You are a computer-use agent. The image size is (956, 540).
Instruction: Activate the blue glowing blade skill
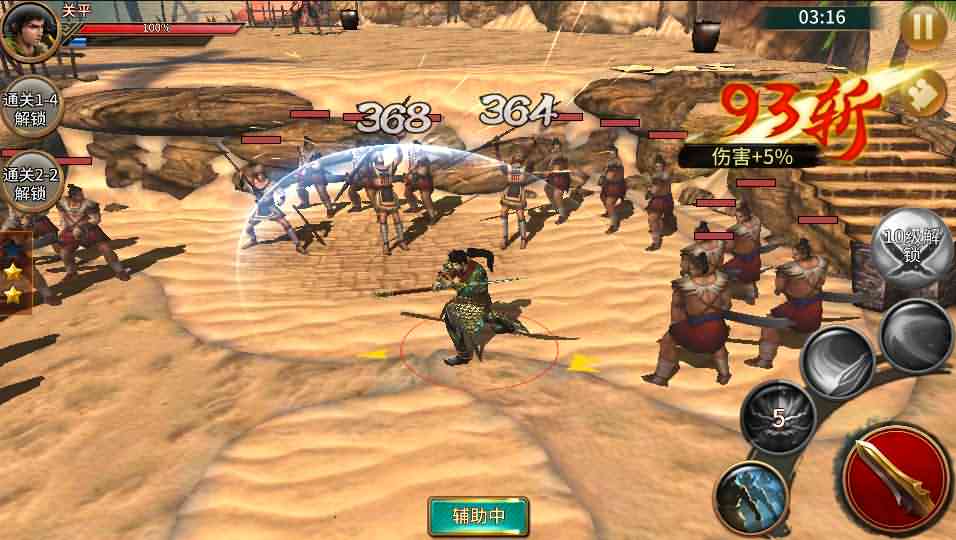[x=750, y=497]
